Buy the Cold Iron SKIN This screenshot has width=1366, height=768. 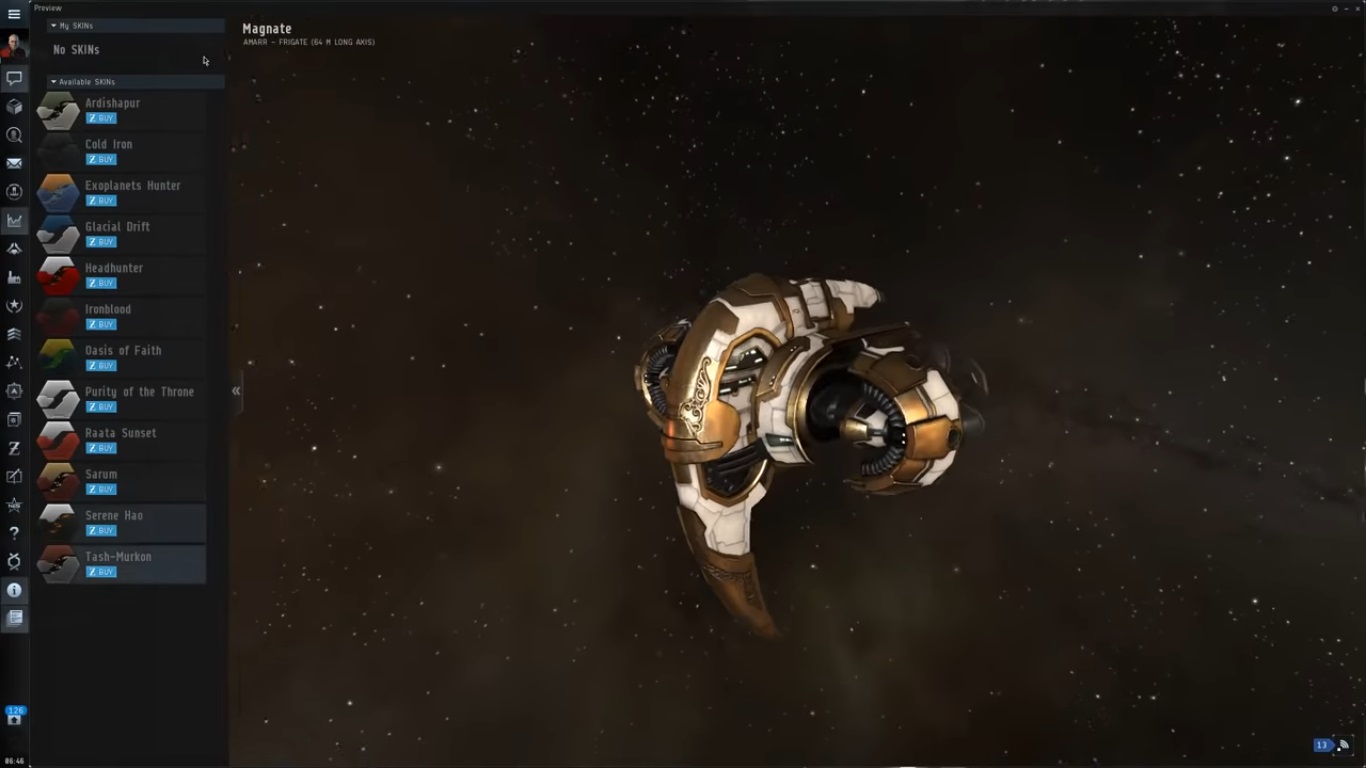pyautogui.click(x=101, y=159)
